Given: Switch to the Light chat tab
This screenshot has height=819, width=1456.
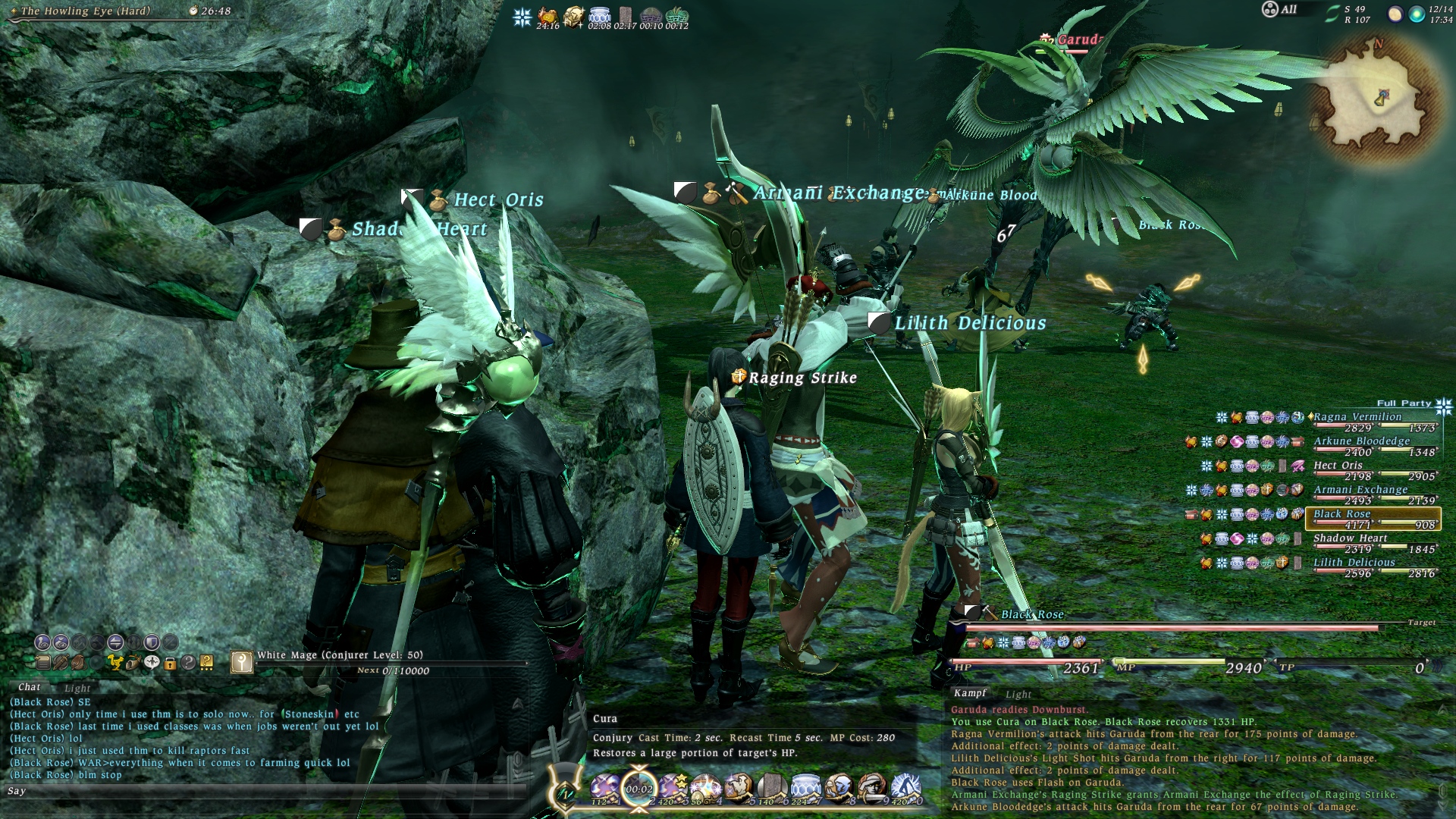Looking at the screenshot, I should 77,689.
